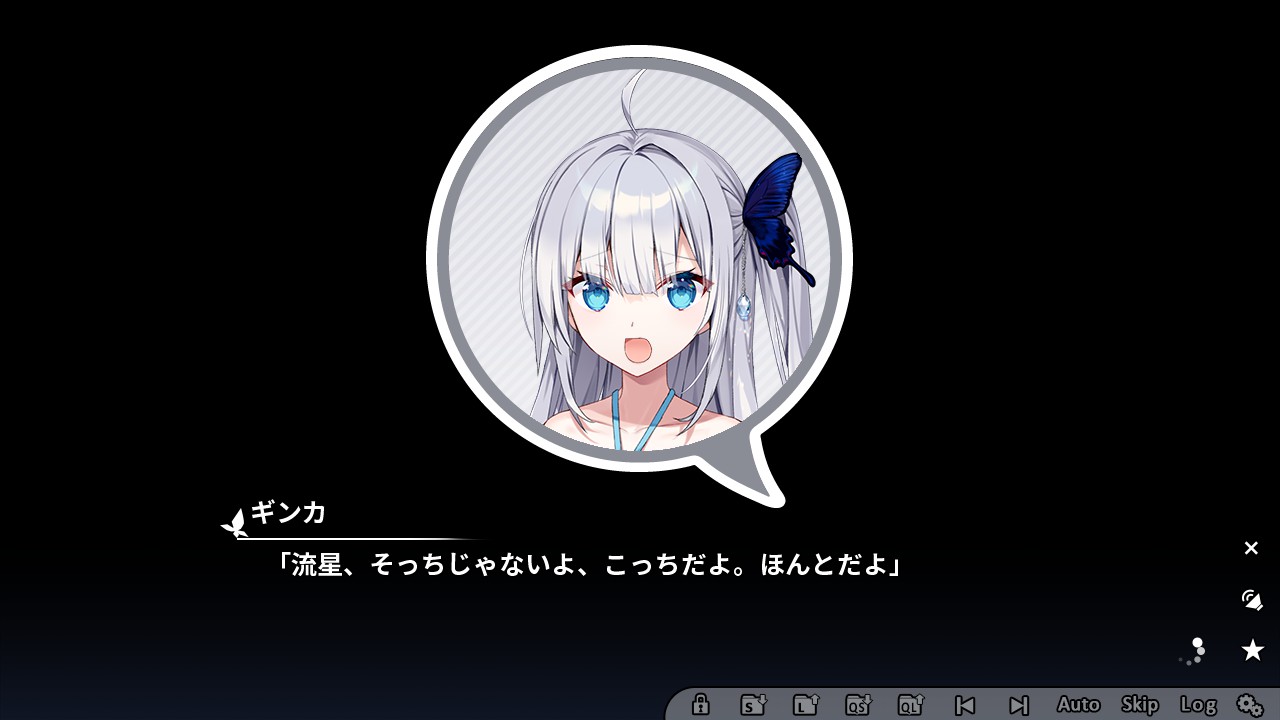Toggle the message window lock icon
The height and width of the screenshot is (720, 1280).
click(x=700, y=706)
